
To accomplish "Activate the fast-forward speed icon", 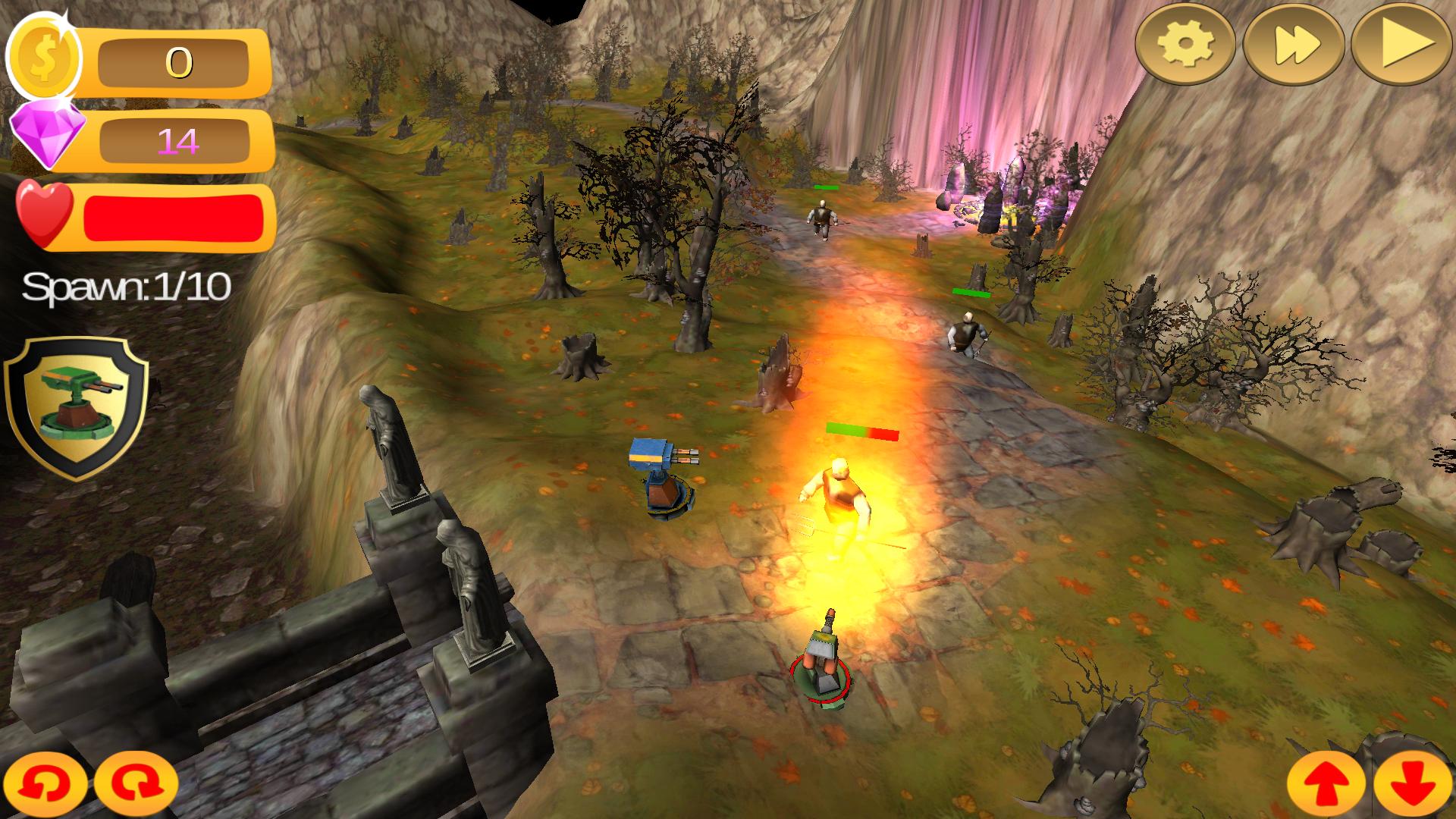I will pos(1297,45).
